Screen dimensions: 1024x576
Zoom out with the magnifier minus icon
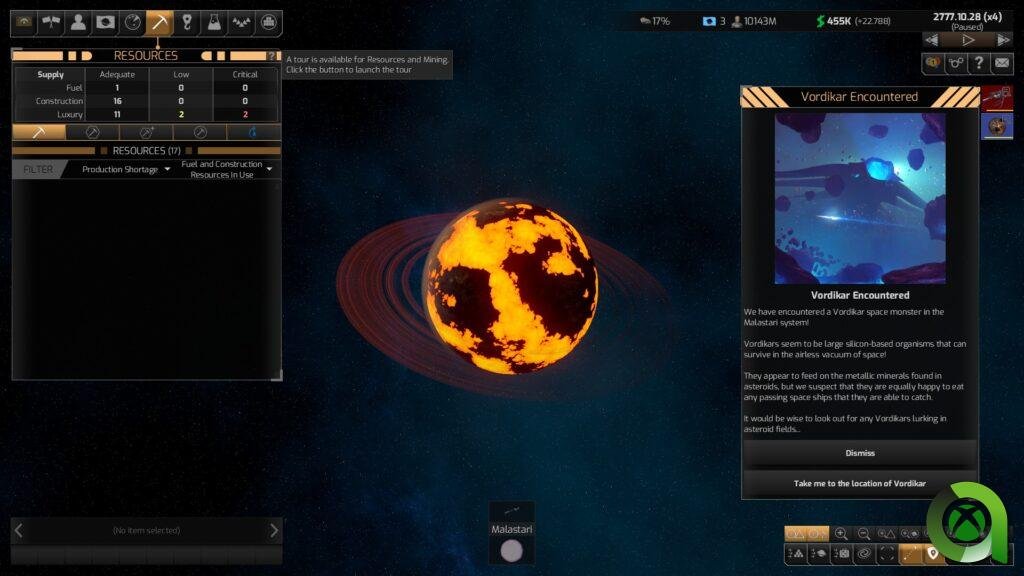[x=864, y=534]
